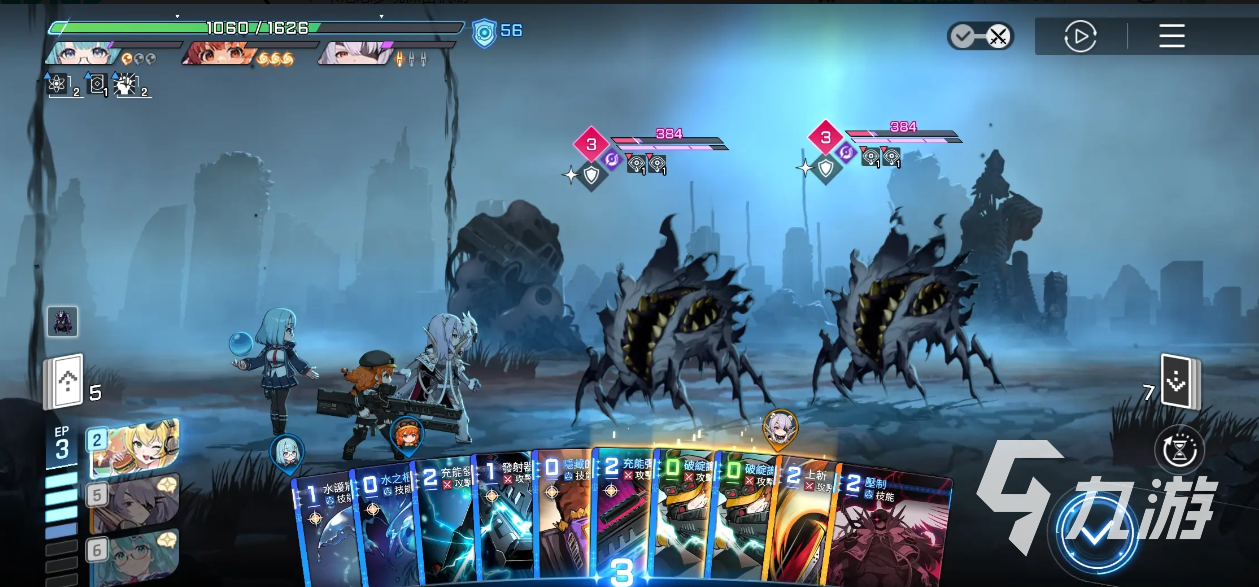Toggle auto-battle play button
This screenshot has height=587, width=1259.
(1080, 37)
